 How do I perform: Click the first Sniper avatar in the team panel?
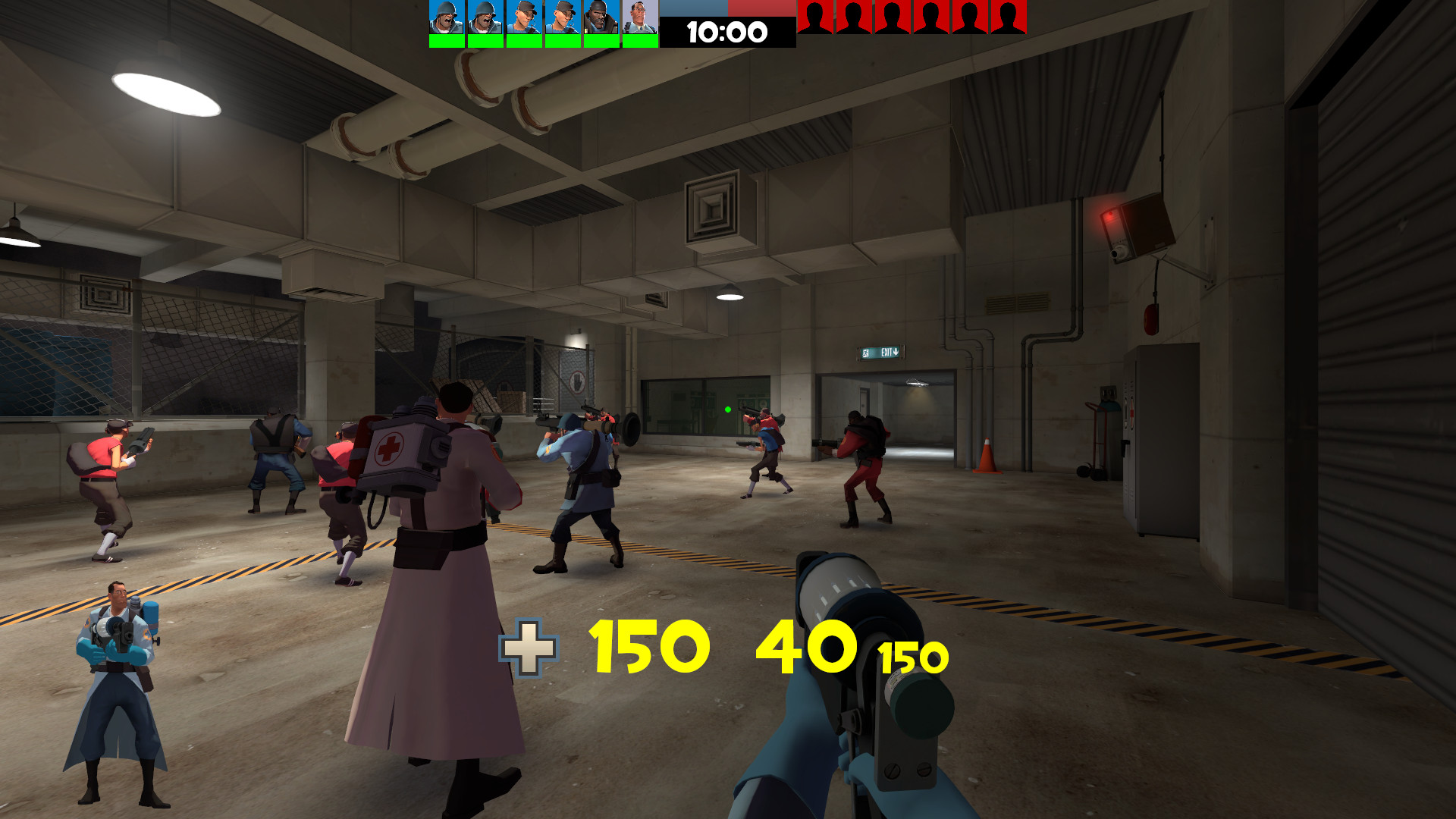tap(525, 17)
